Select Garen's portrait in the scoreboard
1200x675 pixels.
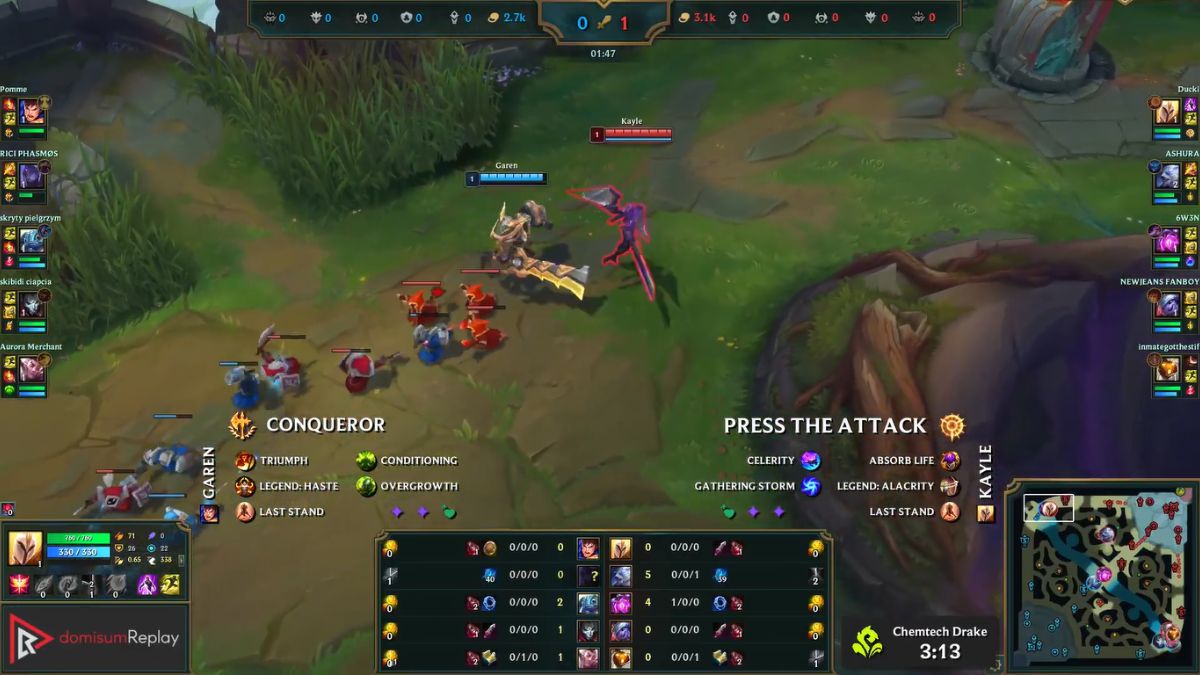[588, 548]
